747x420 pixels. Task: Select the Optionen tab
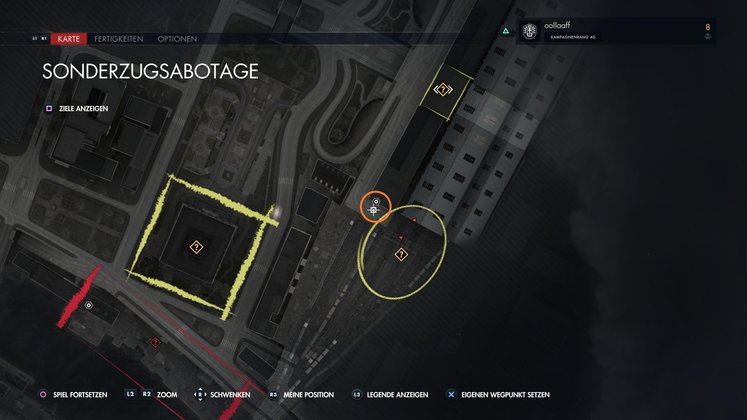(x=176, y=39)
